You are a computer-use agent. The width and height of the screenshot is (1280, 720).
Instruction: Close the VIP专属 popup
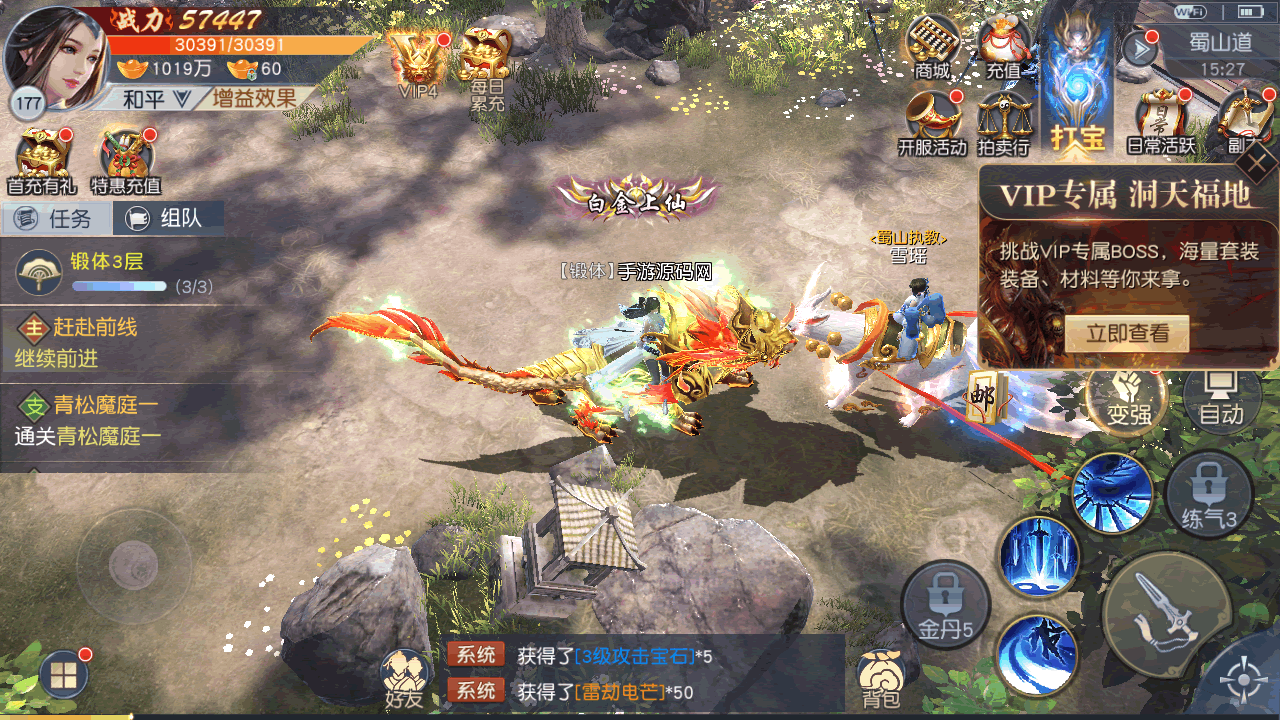(1261, 163)
